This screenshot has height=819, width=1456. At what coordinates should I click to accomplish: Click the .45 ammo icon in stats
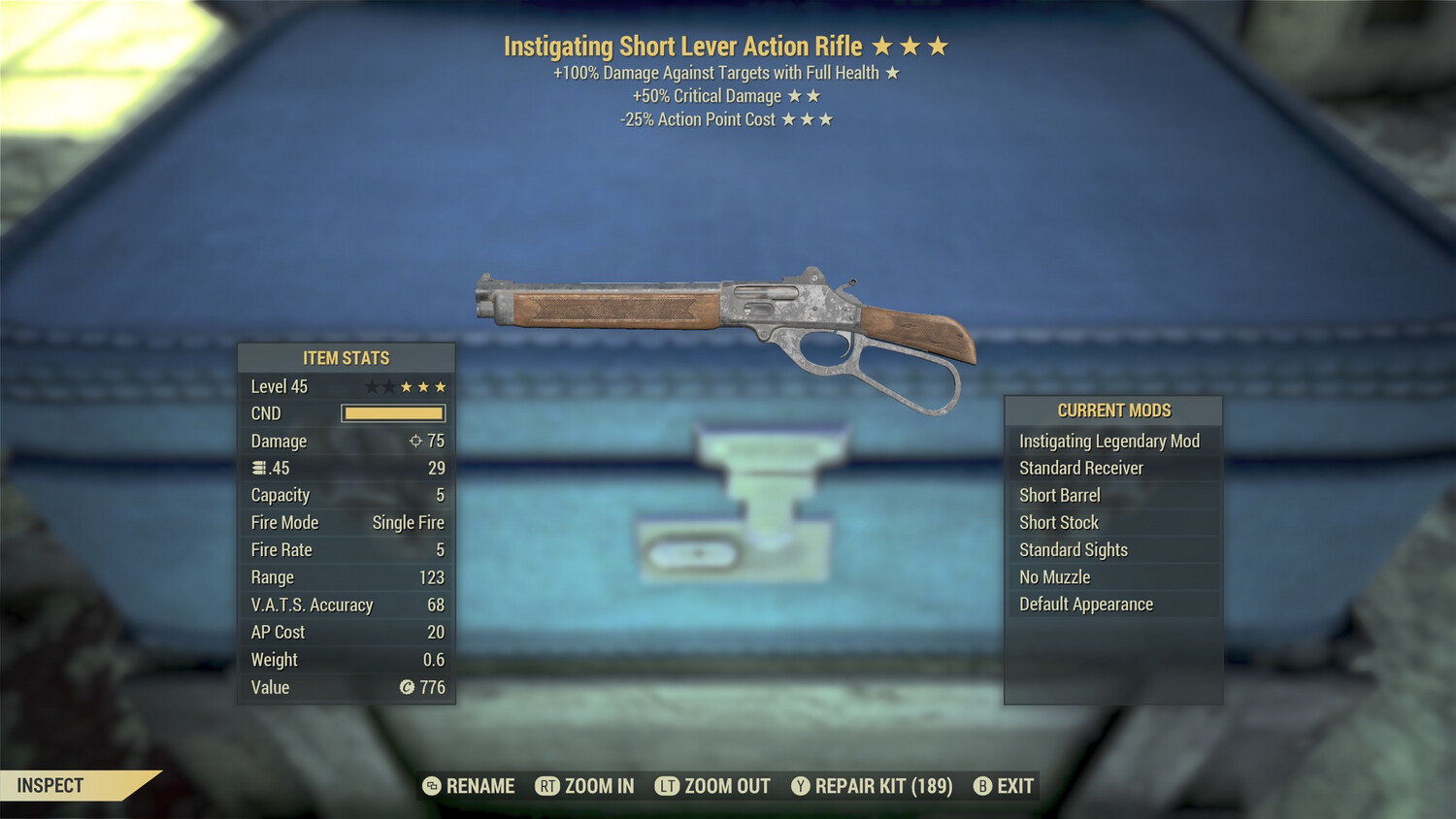click(258, 468)
